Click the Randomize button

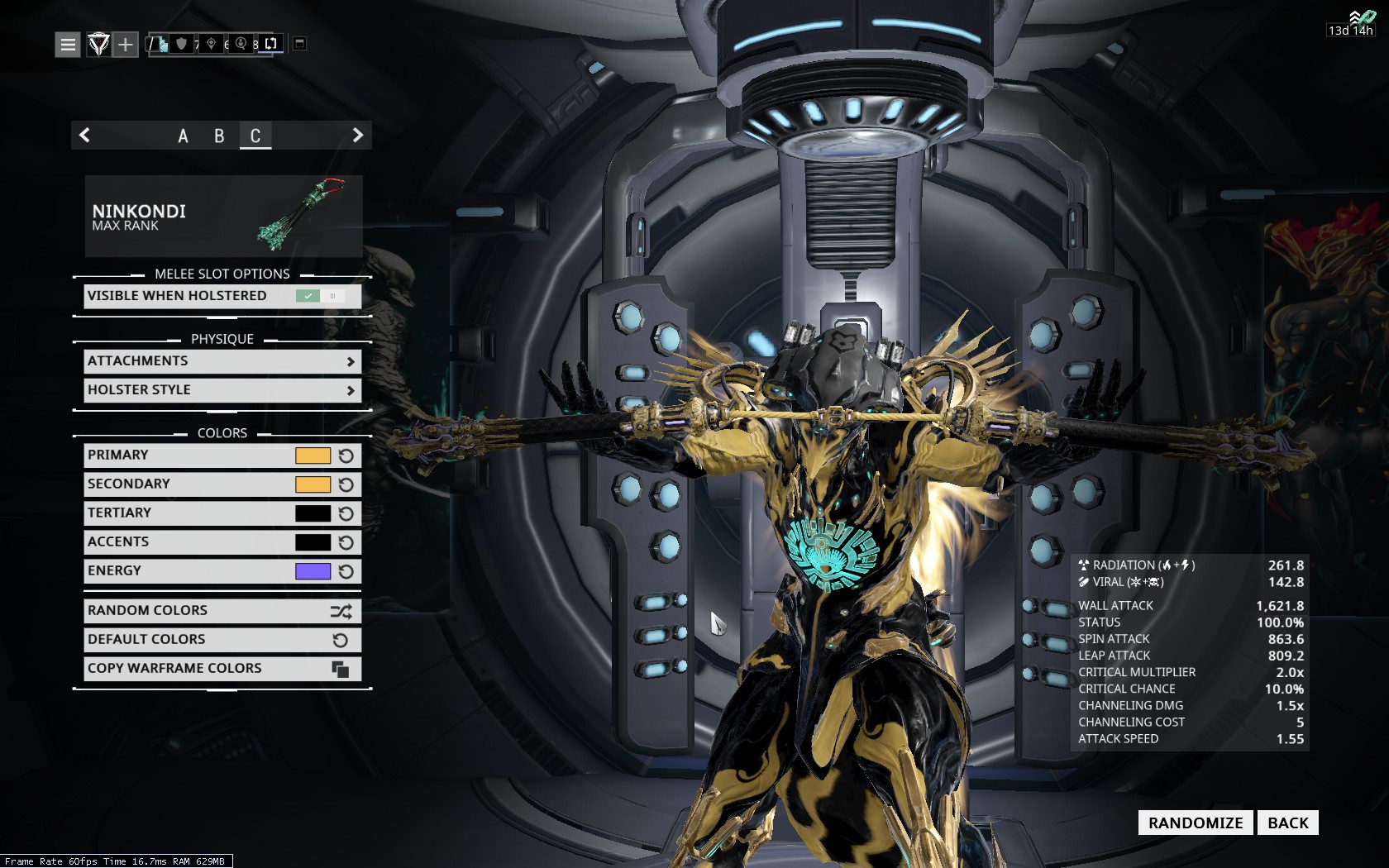click(1195, 823)
